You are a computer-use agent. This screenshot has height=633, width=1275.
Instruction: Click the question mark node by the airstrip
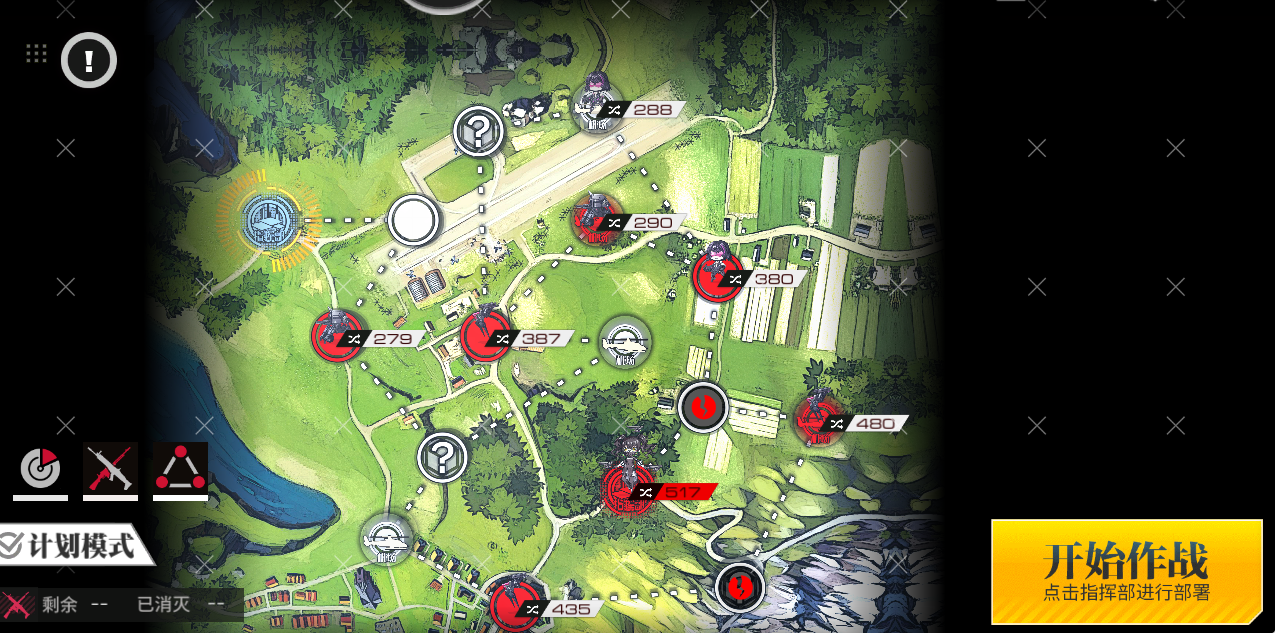(x=479, y=130)
